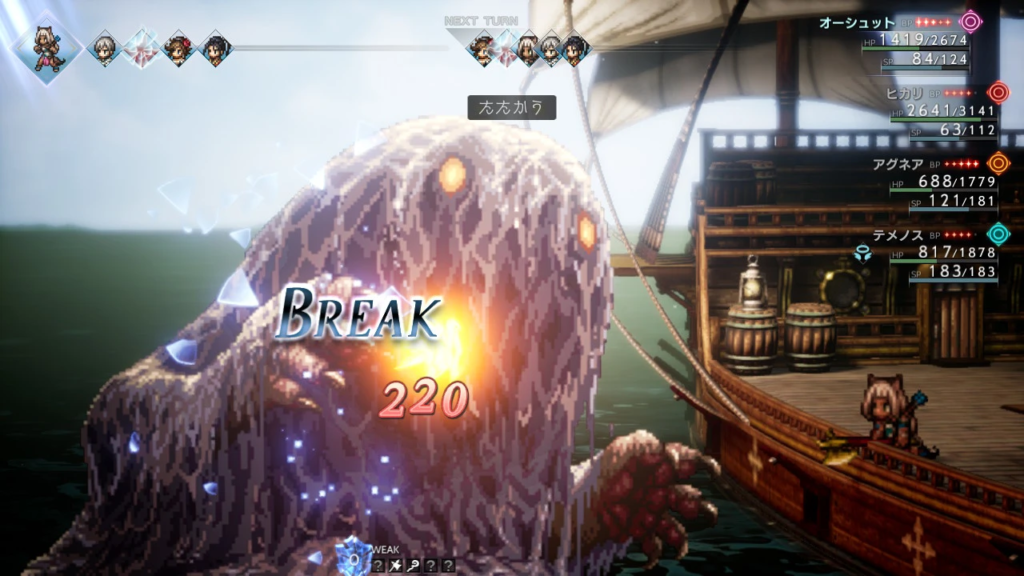Trigger the orange latent power icon for アグネア

(x=997, y=163)
